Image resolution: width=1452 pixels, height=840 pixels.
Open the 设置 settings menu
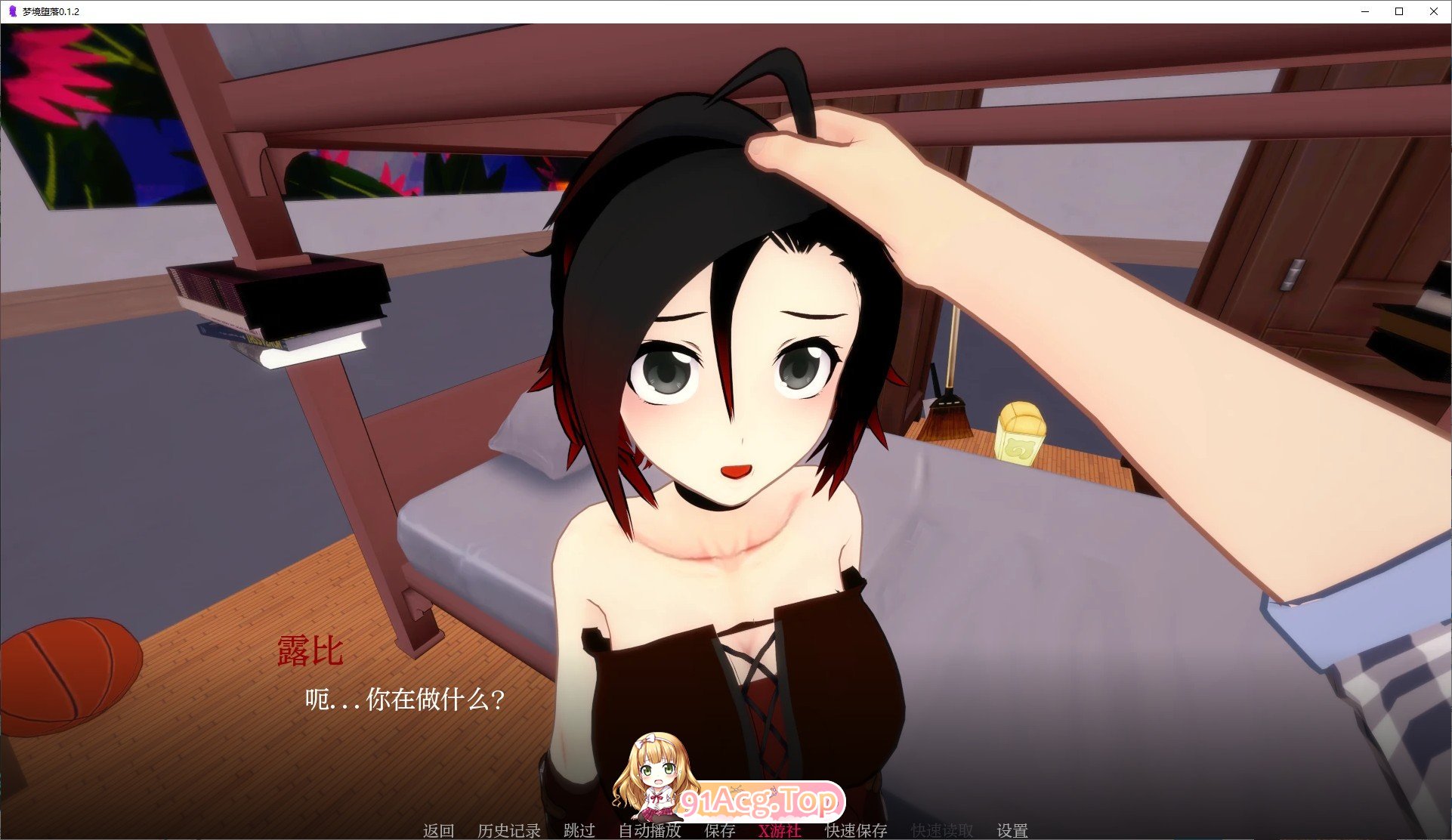click(x=1012, y=829)
